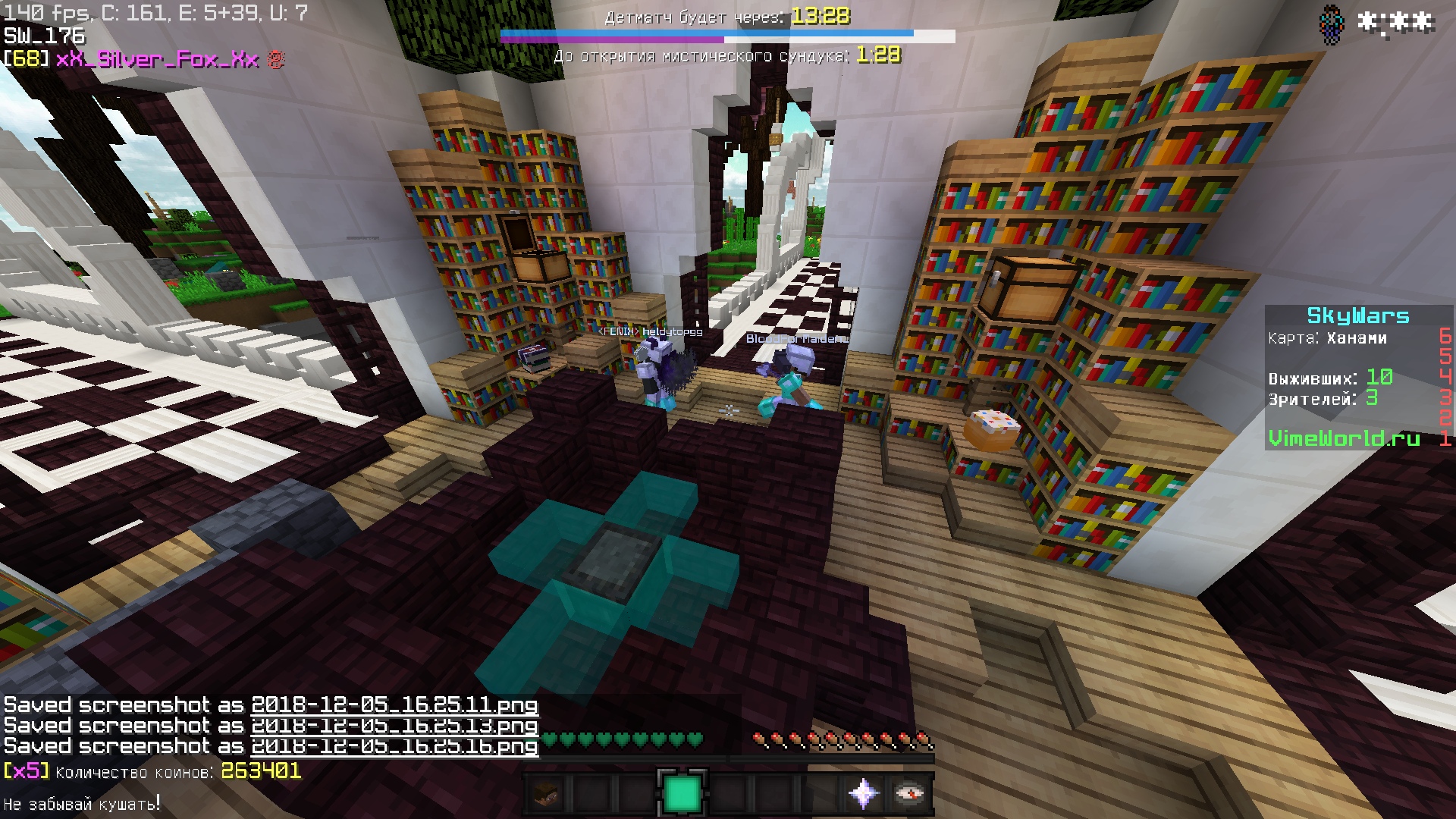Select the compass hotbar slot
Viewport: 1456px width, 819px height.
tap(909, 794)
